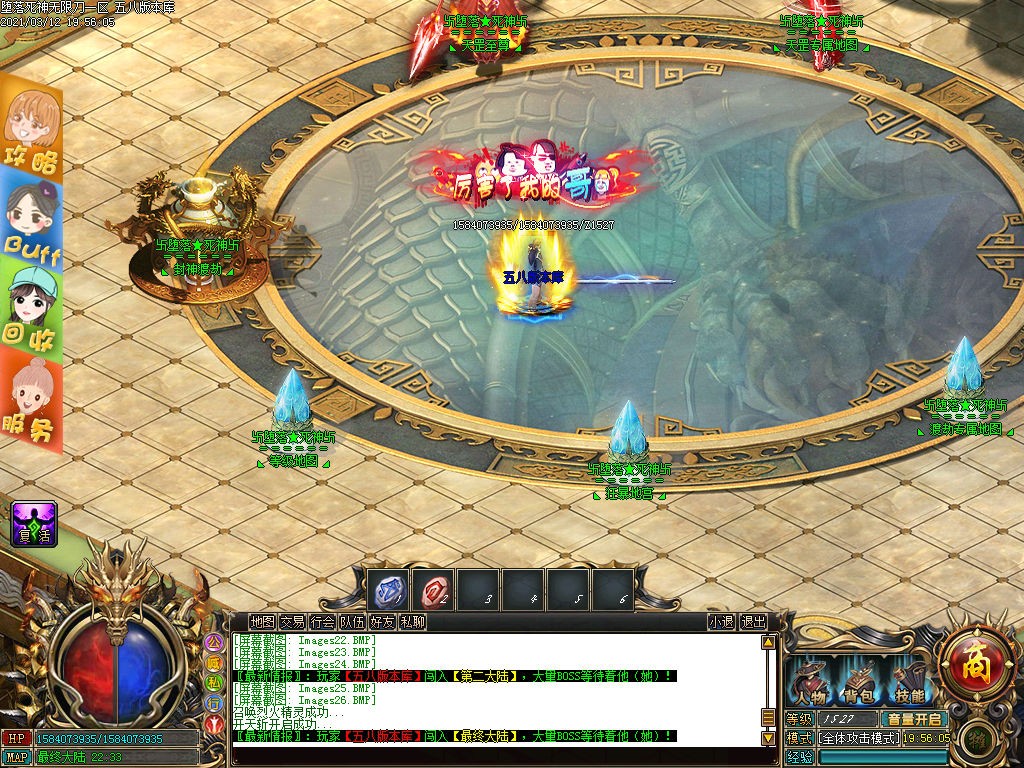Image resolution: width=1024 pixels, height=768 pixels.
Task: Click the 小退 return-to-character-select button
Action: [721, 622]
